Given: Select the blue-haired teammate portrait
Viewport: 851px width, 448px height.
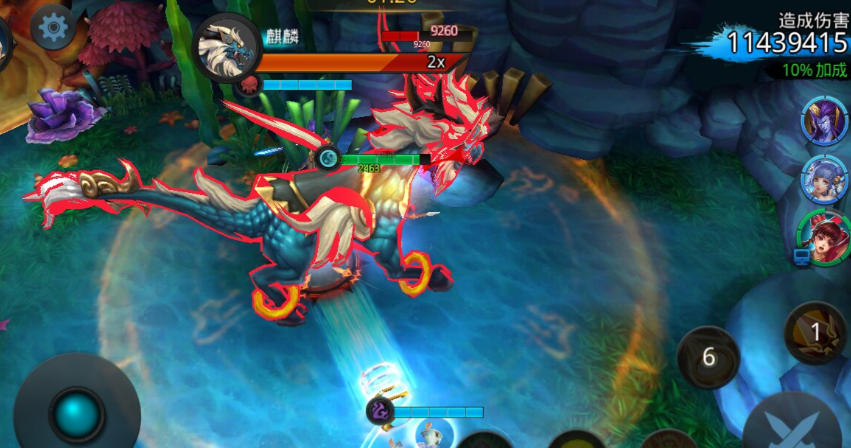Looking at the screenshot, I should [823, 180].
